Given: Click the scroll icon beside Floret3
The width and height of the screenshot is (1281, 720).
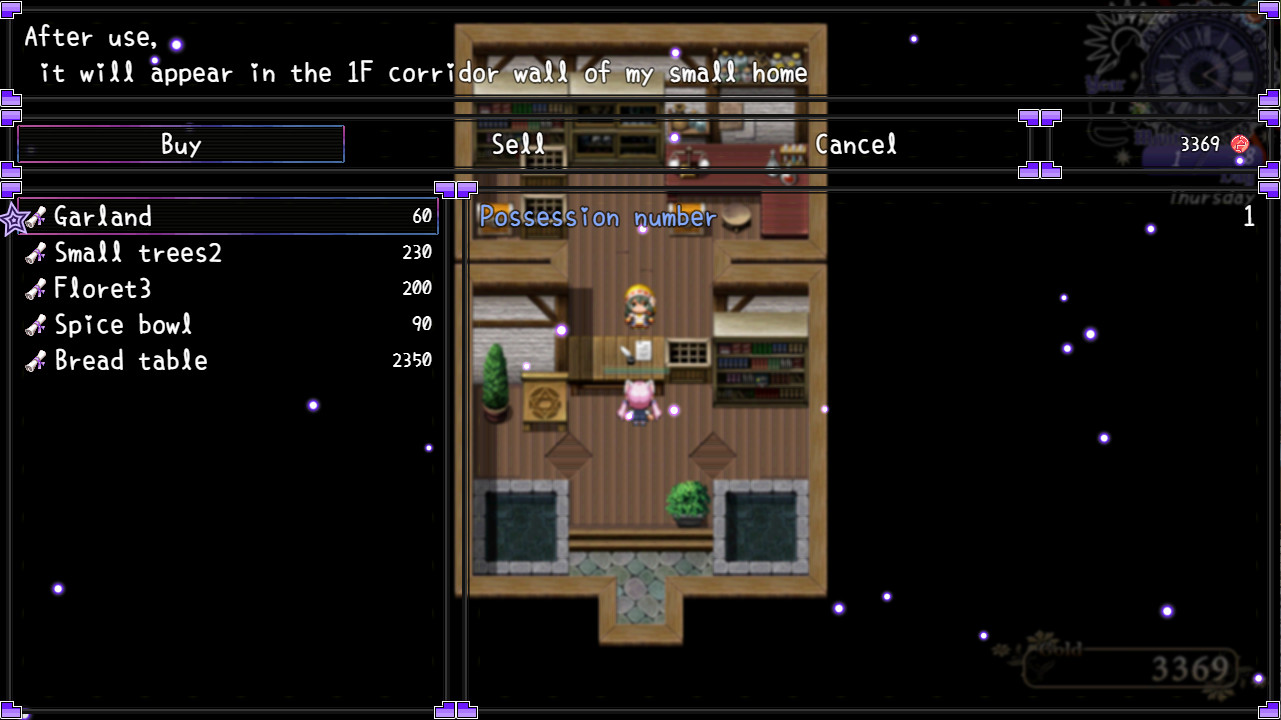Looking at the screenshot, I should 36,288.
